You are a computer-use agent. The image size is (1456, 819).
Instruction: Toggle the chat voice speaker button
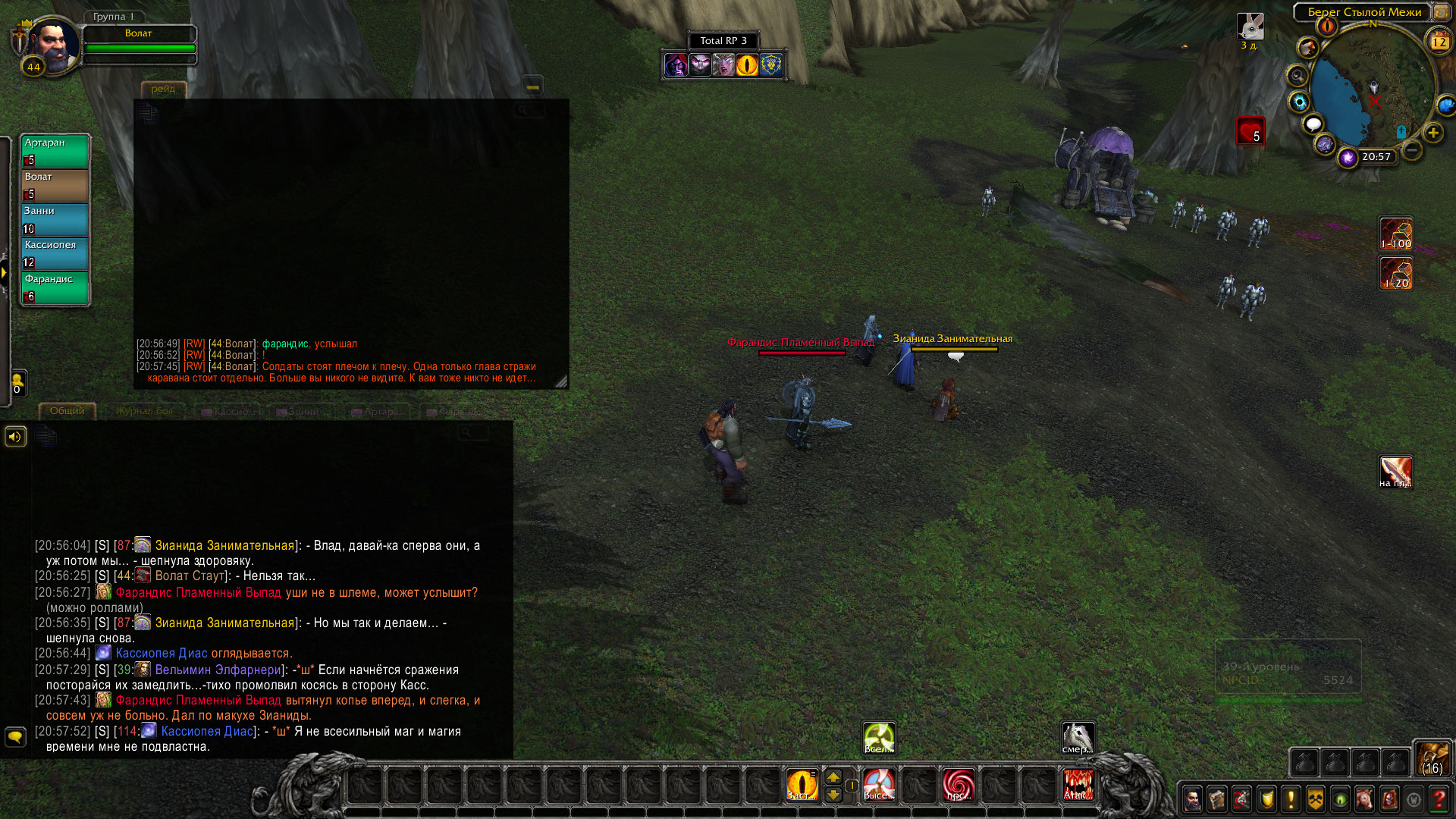(x=15, y=437)
